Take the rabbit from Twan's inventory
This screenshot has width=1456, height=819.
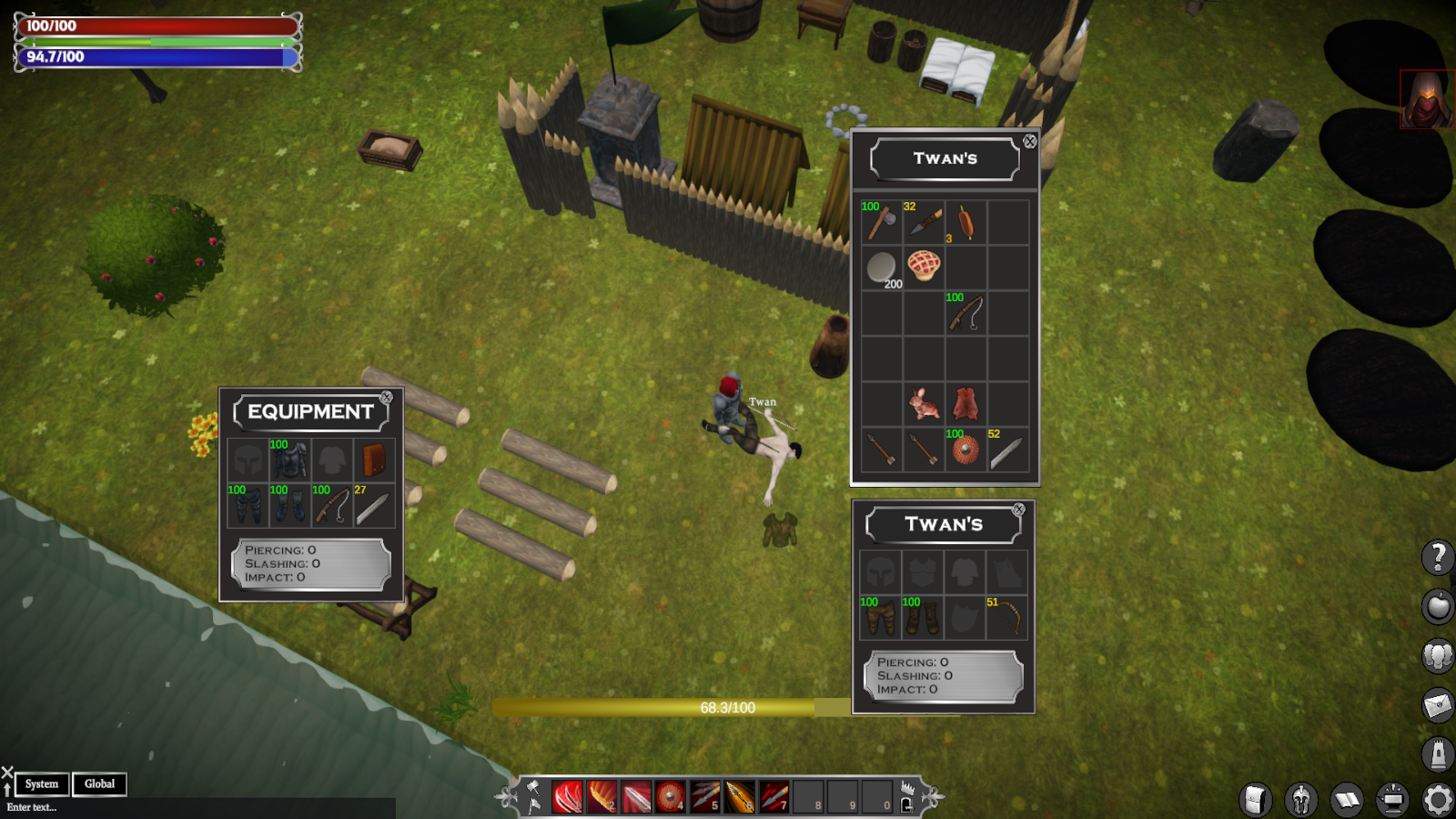coord(923,403)
